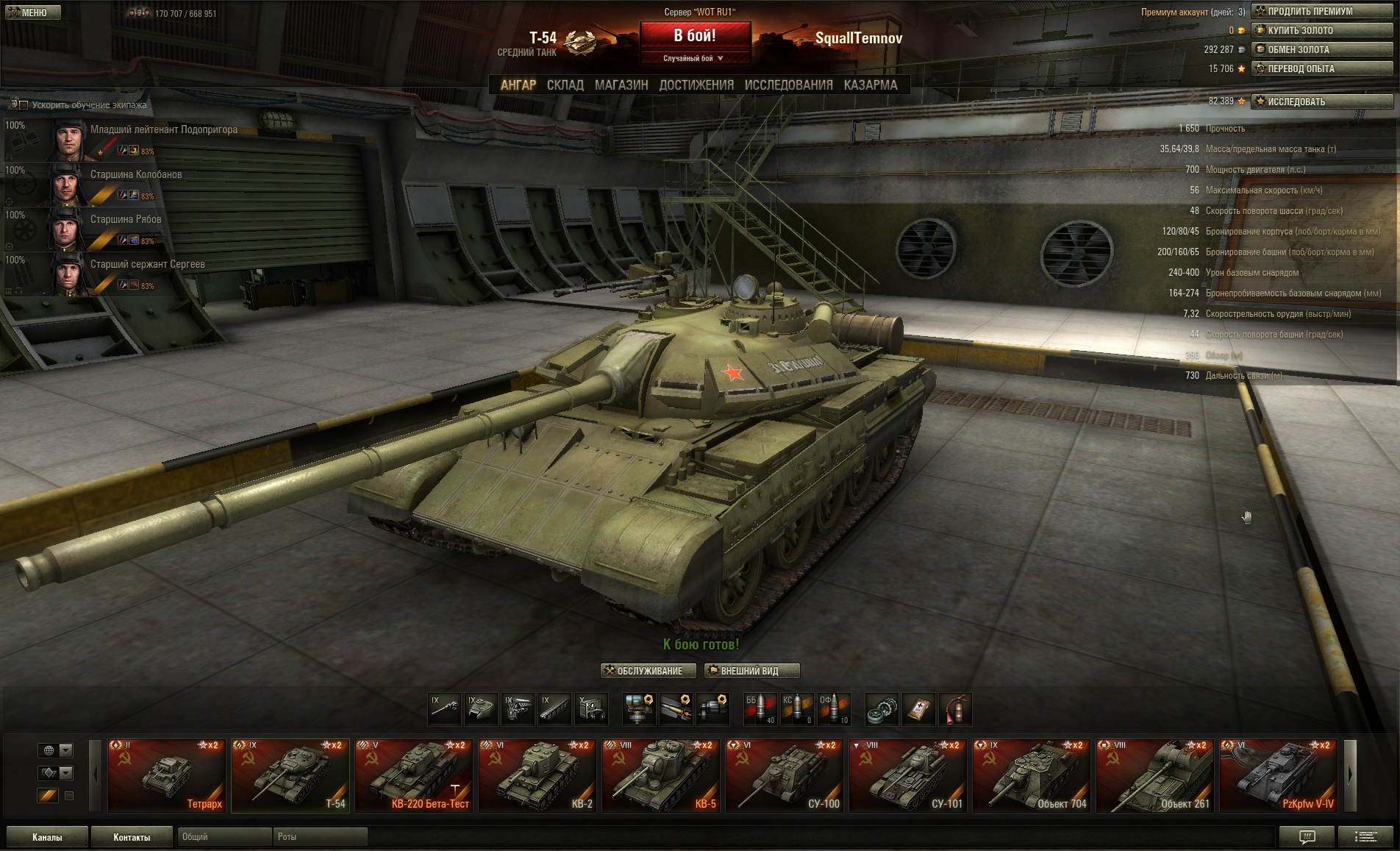1400x851 pixels.
Task: Open the Магазин tab
Action: click(621, 85)
